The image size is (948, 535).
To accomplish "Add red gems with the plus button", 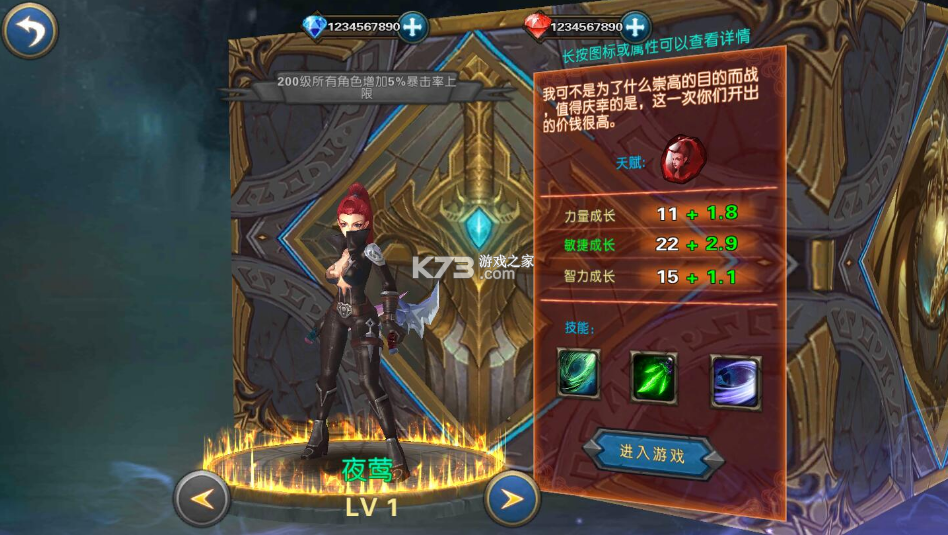I will 636,26.
